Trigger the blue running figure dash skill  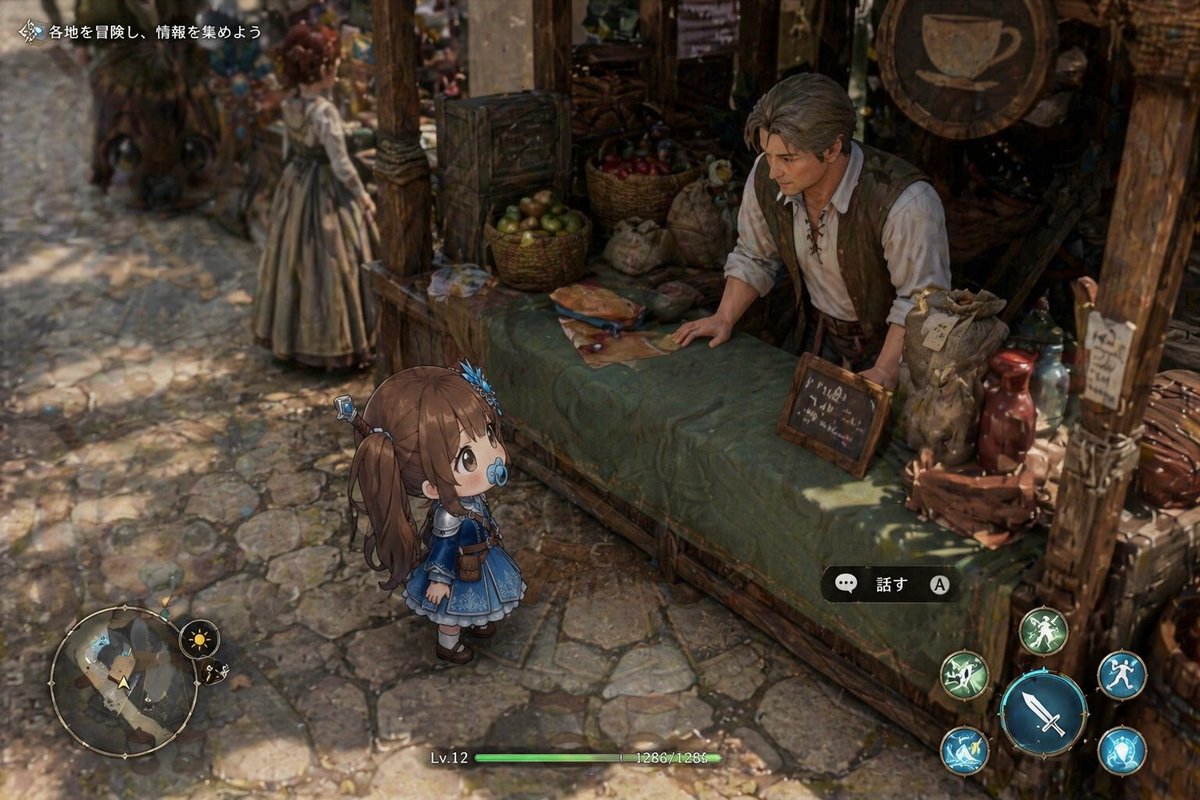(x=1121, y=675)
